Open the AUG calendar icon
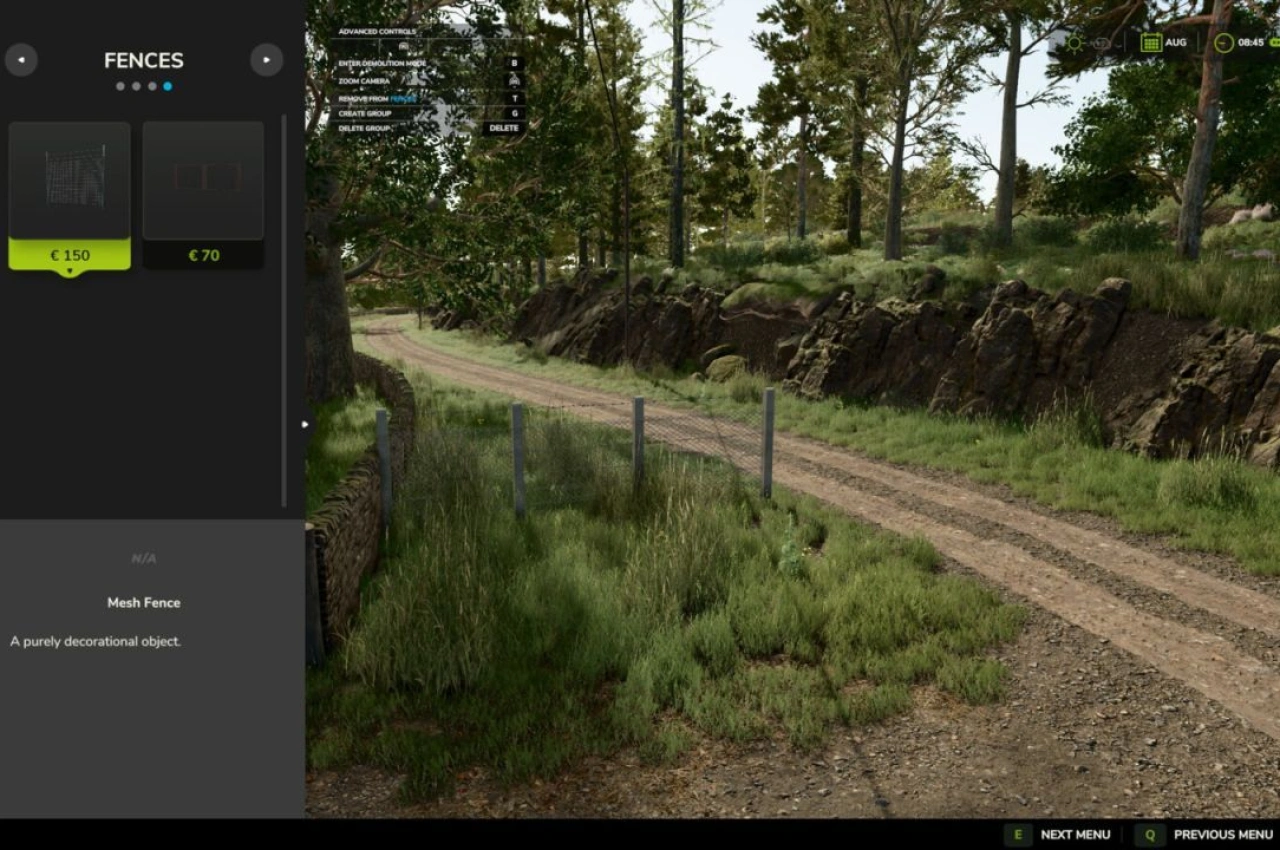Screen dimensions: 1280x850 pos(1151,42)
